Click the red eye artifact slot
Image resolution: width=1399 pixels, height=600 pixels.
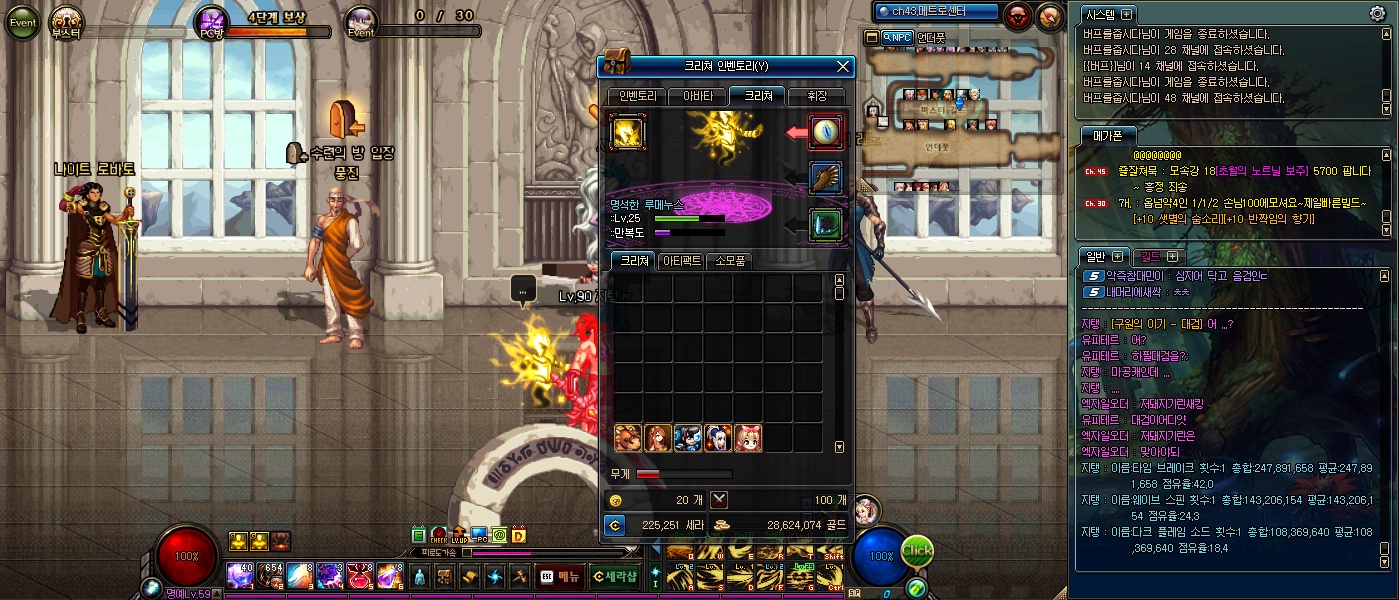(x=826, y=132)
